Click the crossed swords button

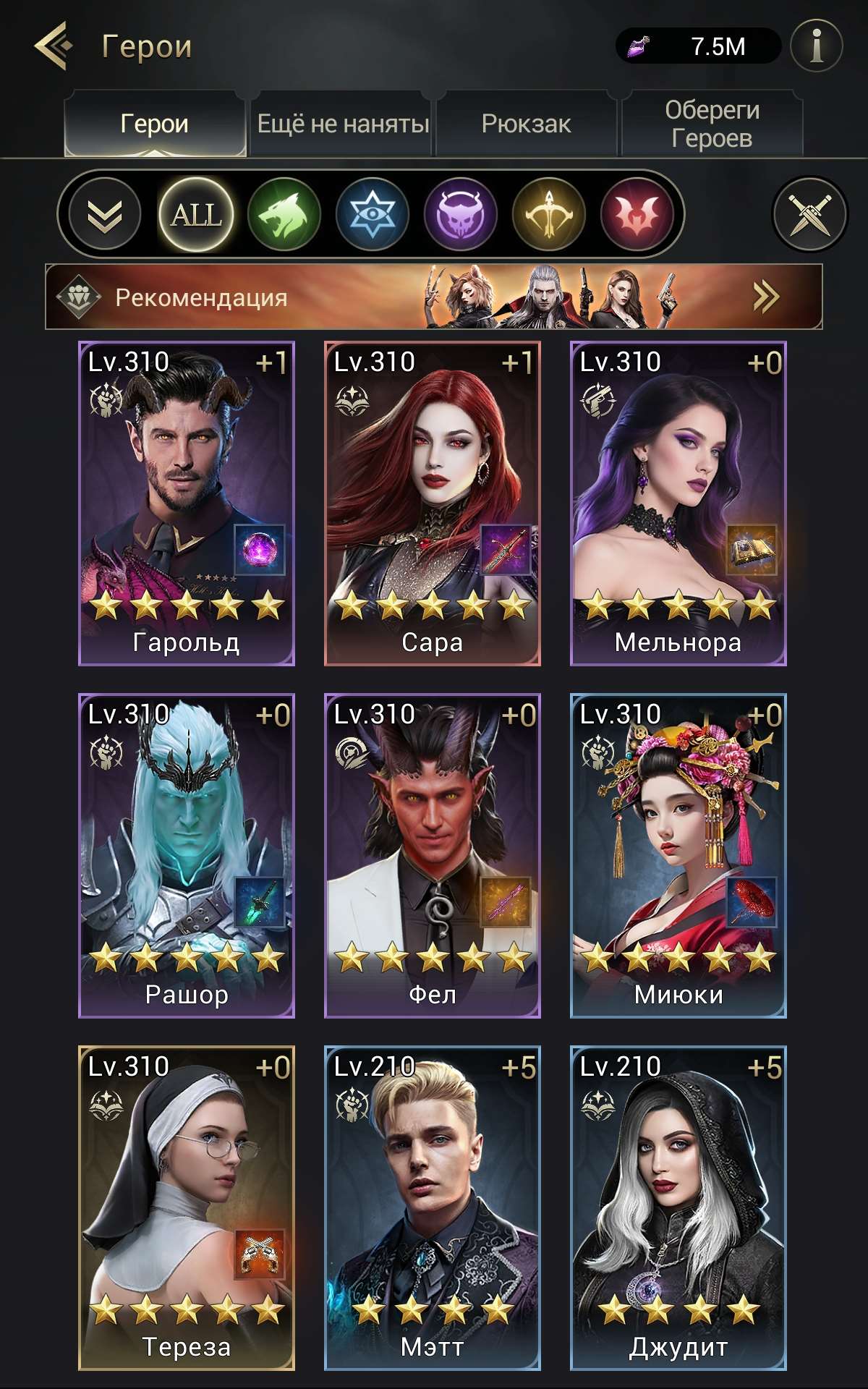click(809, 214)
